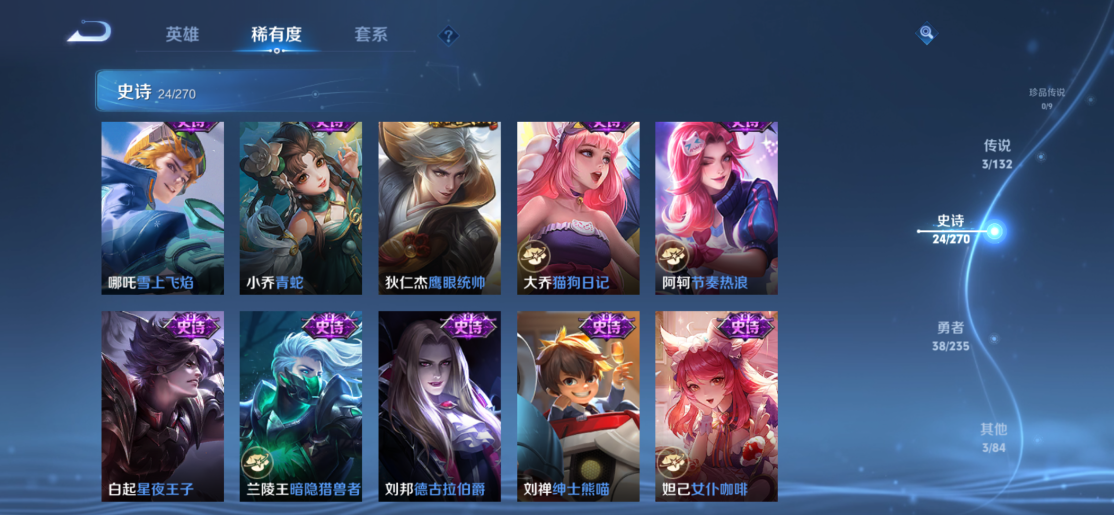Go to the 勇者 rarity section

click(x=951, y=336)
